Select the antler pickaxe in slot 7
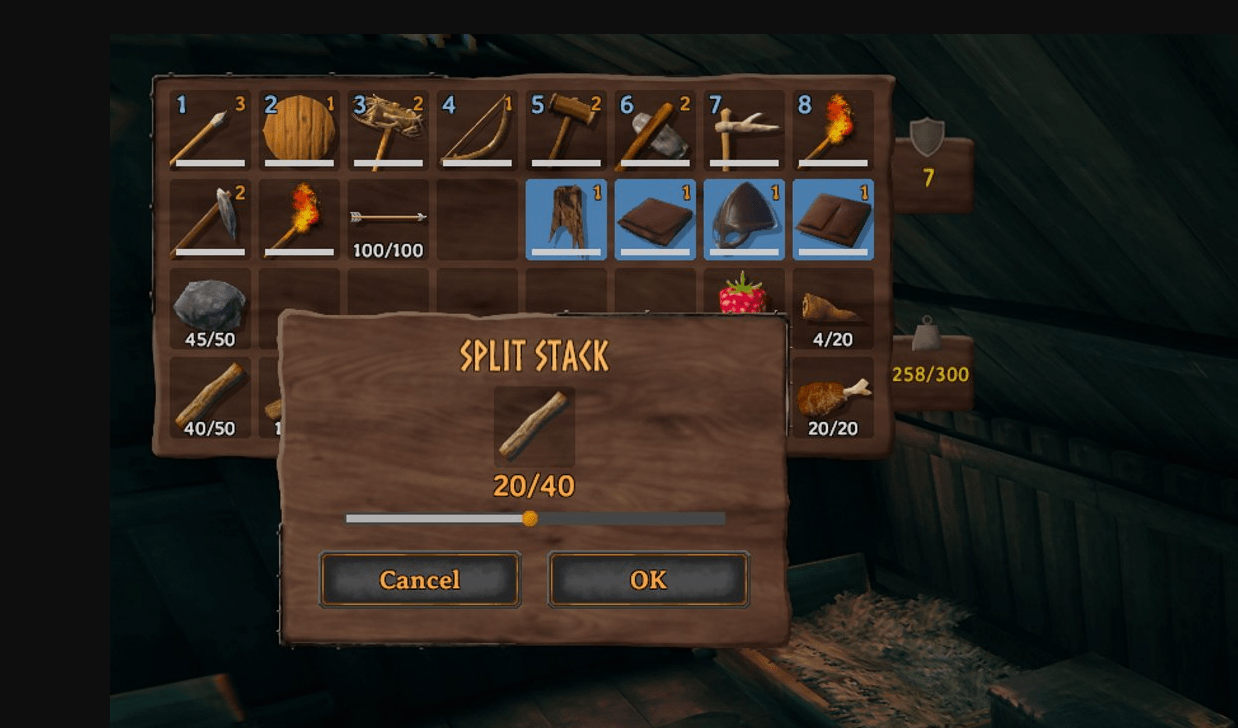Screen dimensions: 1238x728 coord(744,130)
